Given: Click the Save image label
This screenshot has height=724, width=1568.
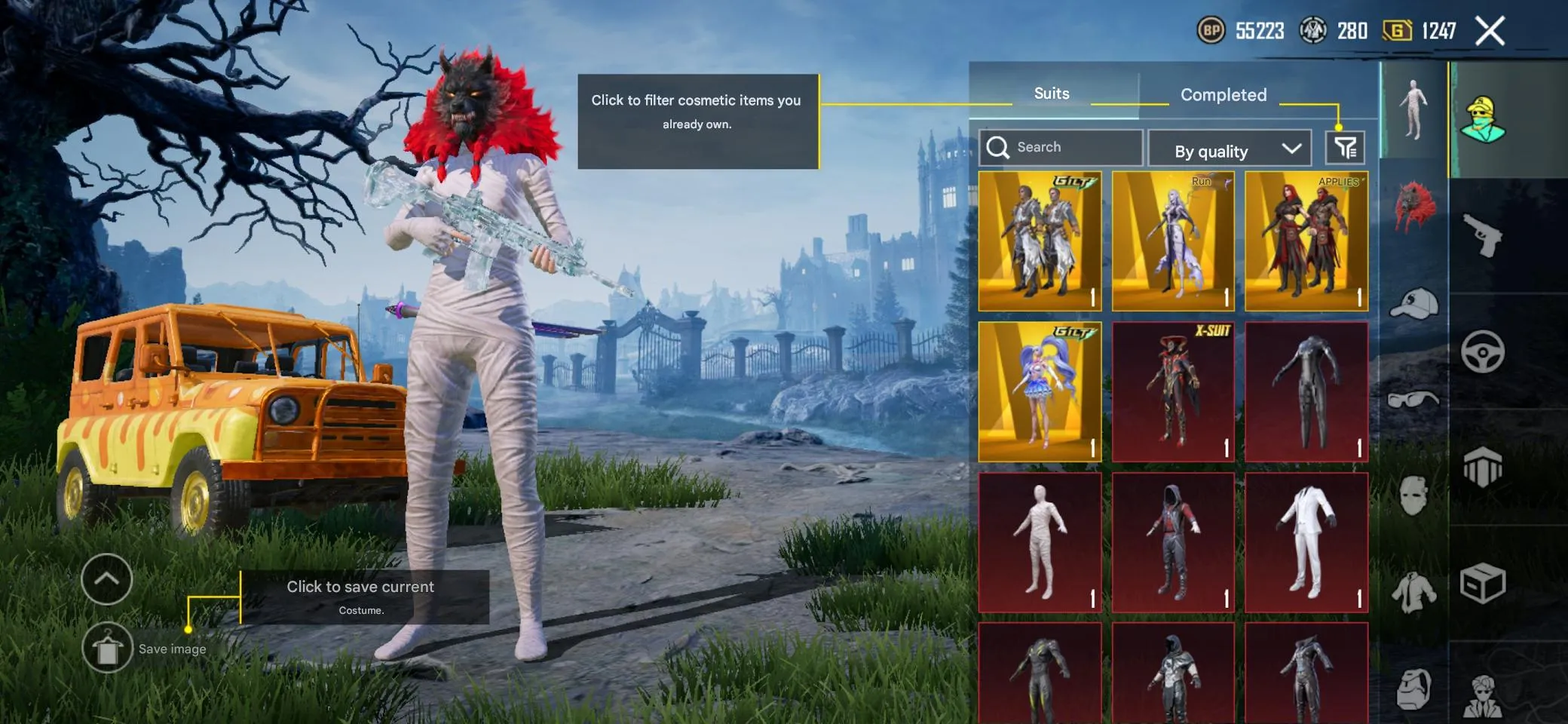Looking at the screenshot, I should [173, 649].
